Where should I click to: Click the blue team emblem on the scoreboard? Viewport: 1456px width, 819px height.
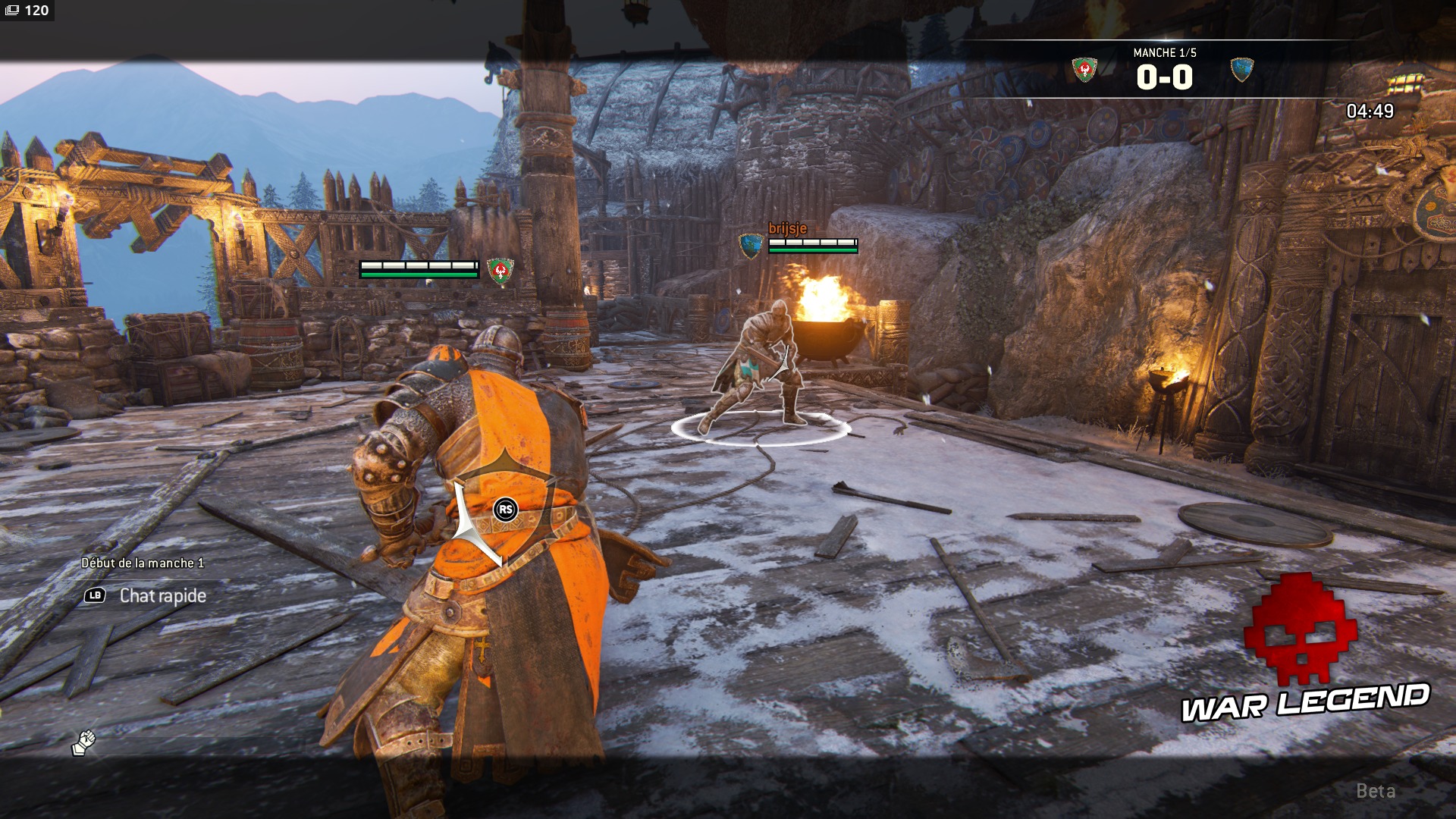(x=1241, y=70)
